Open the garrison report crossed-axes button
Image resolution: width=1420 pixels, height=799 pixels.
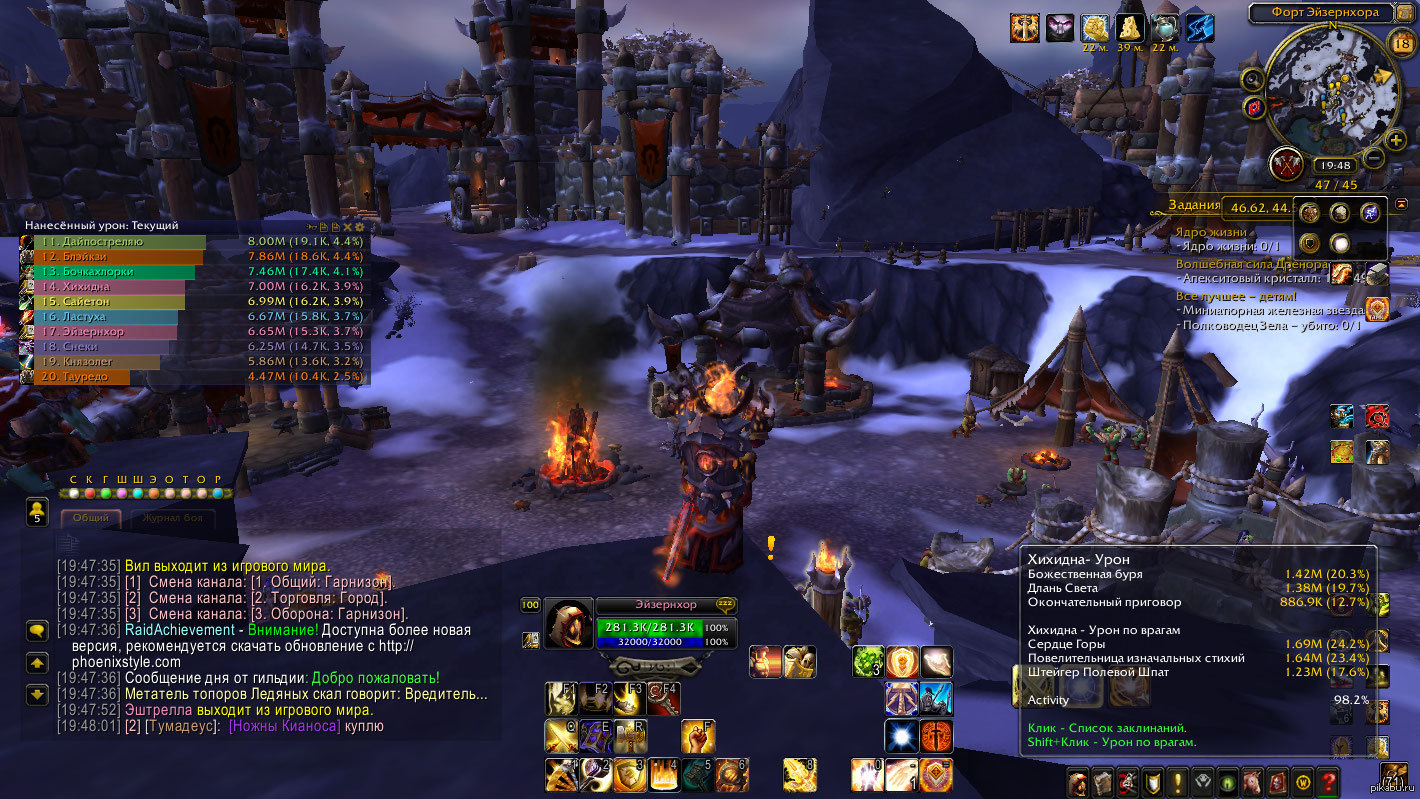pyautogui.click(x=1285, y=164)
